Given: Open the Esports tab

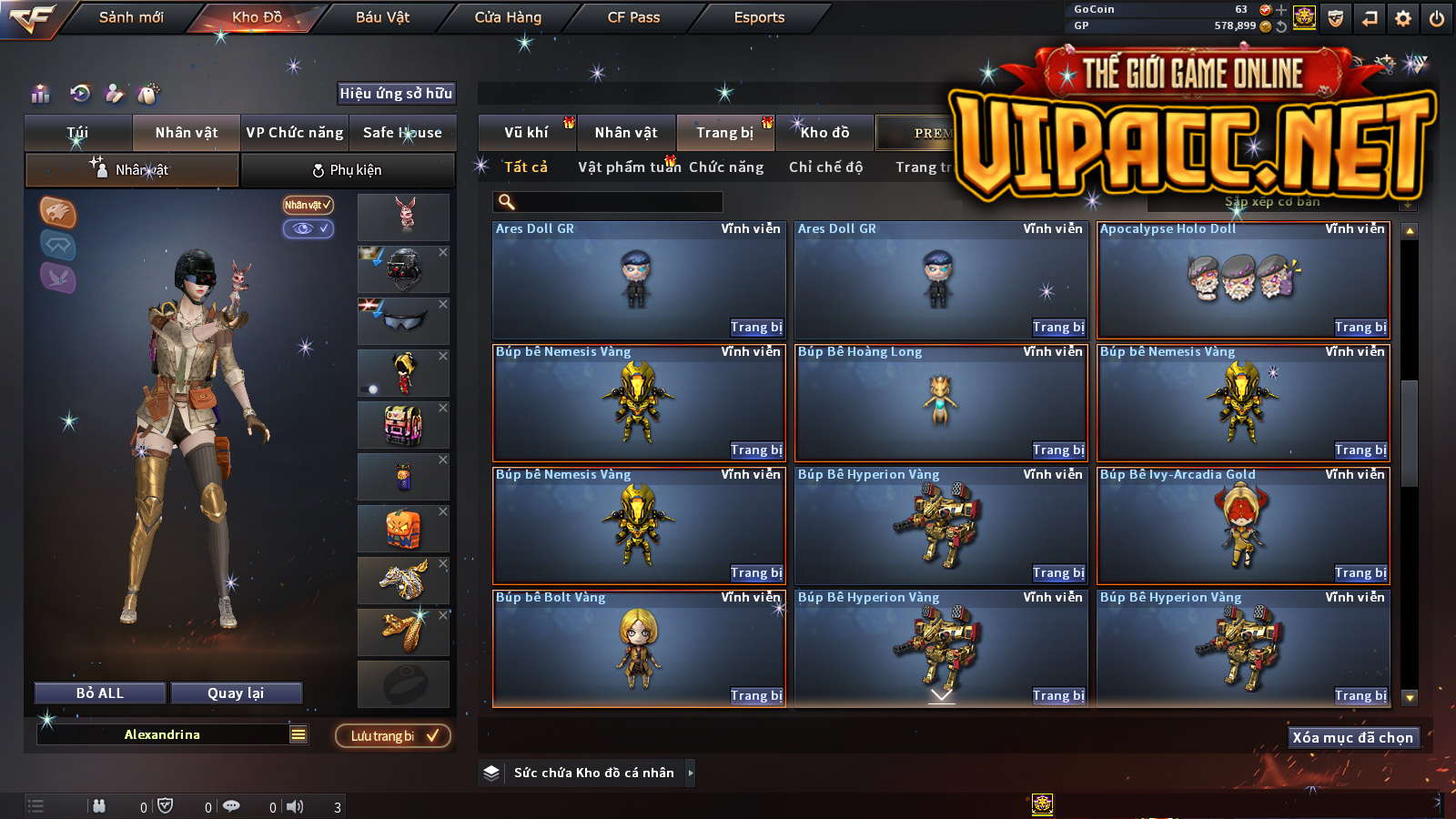Looking at the screenshot, I should (759, 17).
